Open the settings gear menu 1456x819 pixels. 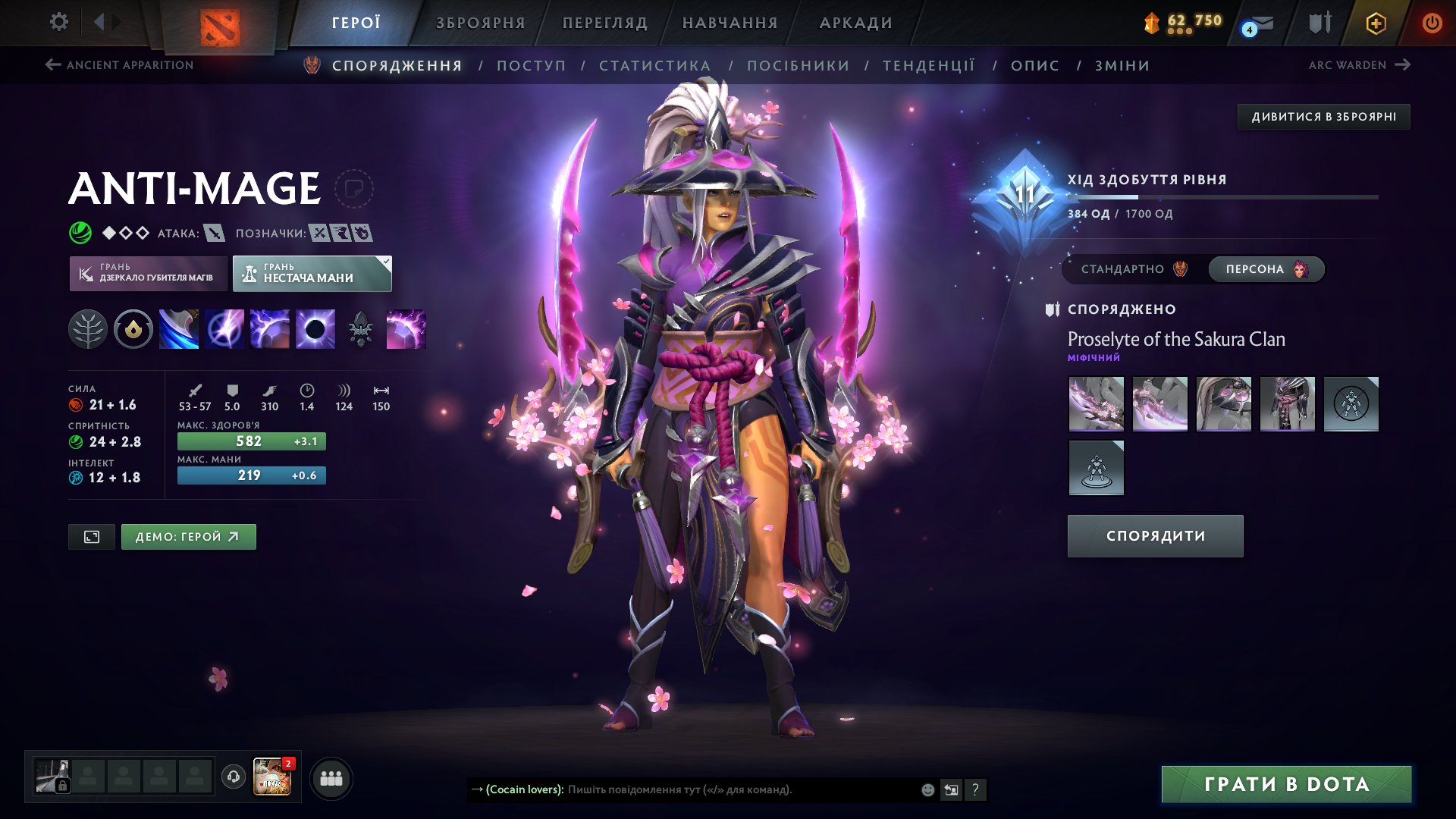coord(59,22)
